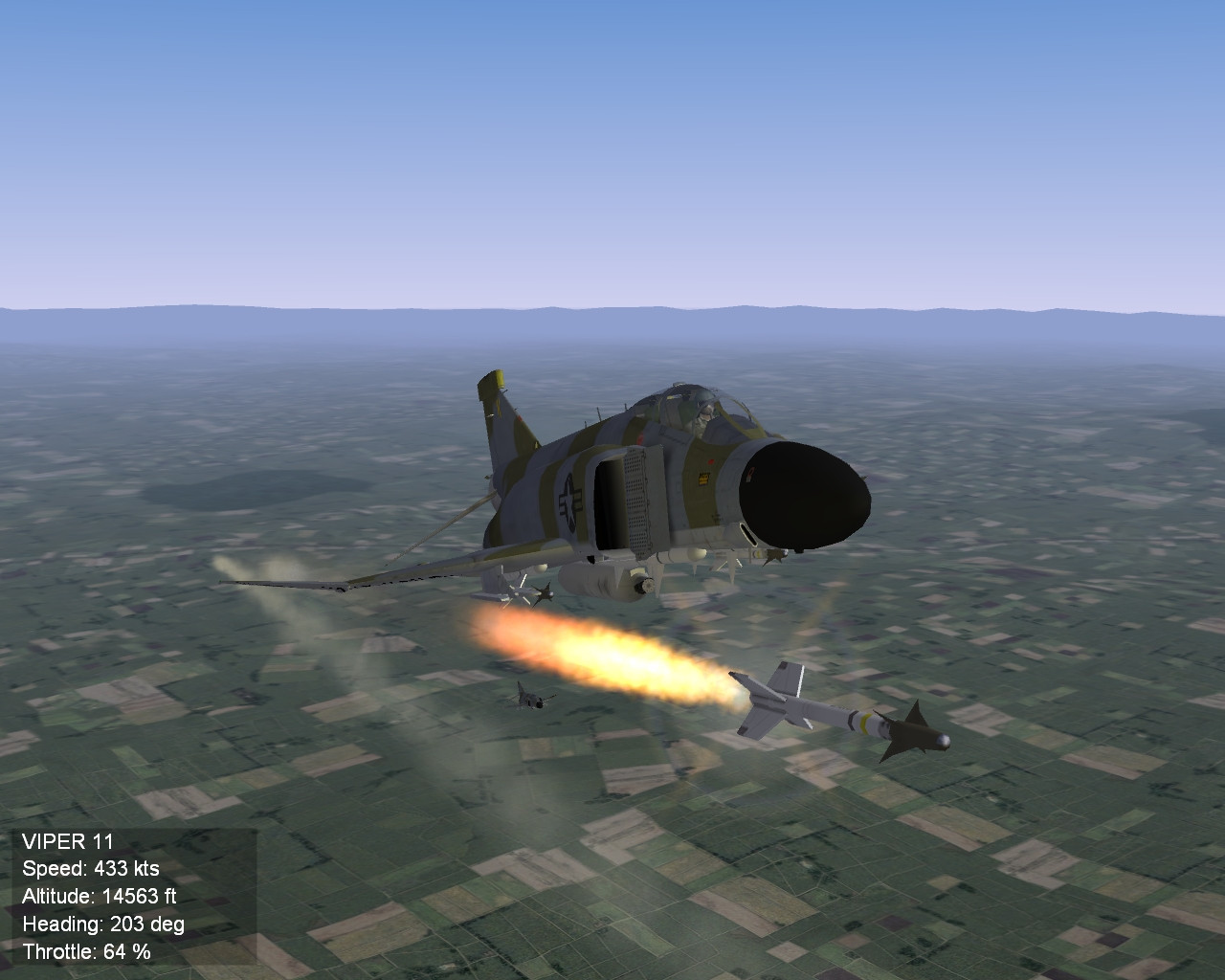The width and height of the screenshot is (1225, 980).
Task: Select the Altitude: 14563 ft readout
Action: [x=100, y=897]
